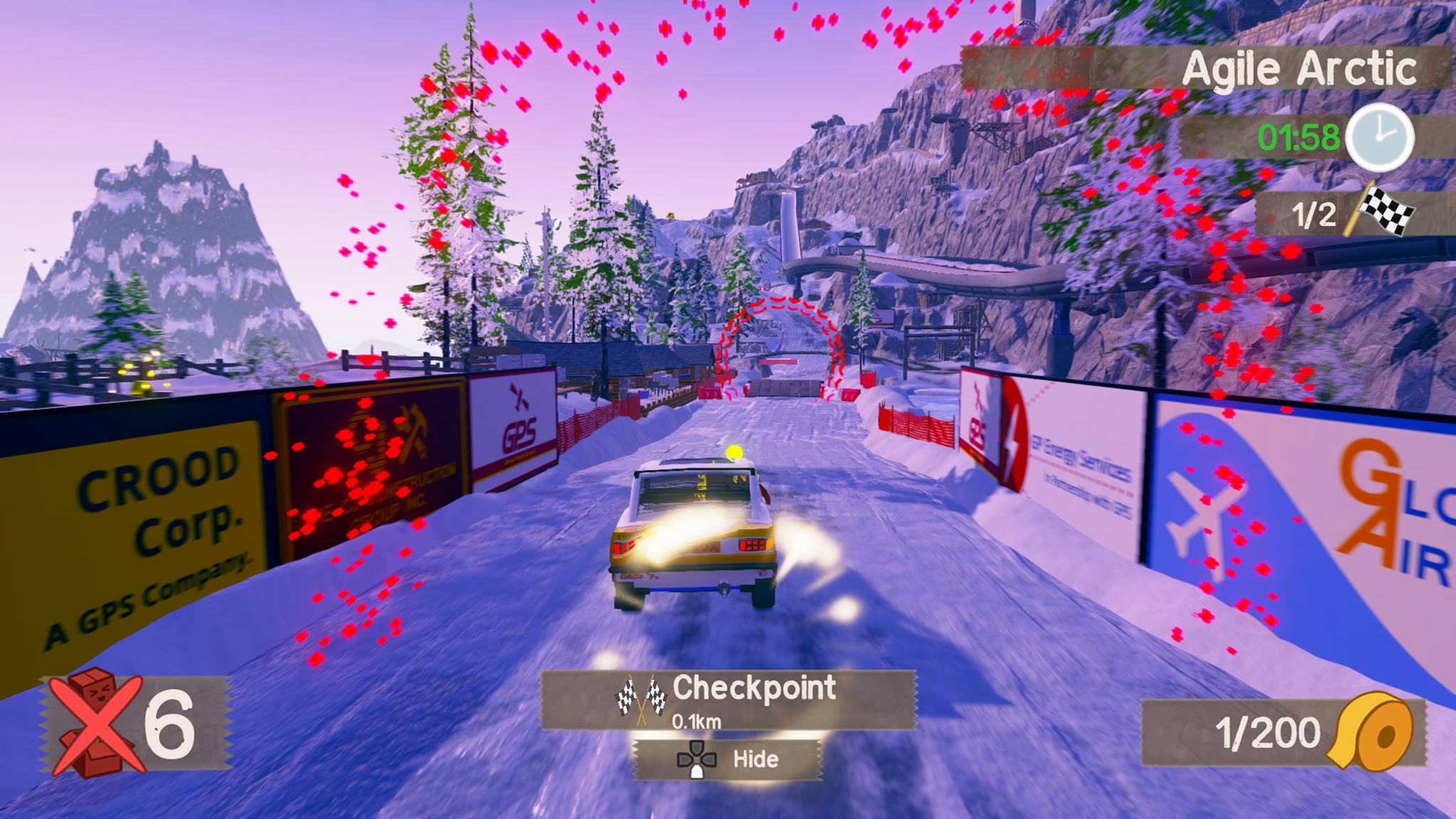
Task: Click the clock icon beside the timer
Action: click(x=1379, y=137)
